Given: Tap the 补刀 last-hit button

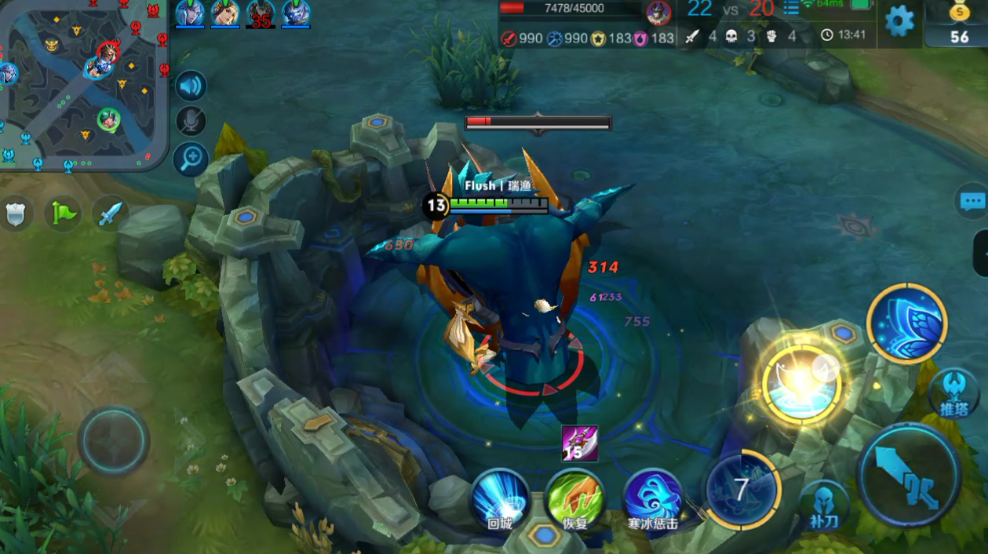Looking at the screenshot, I should click(824, 504).
